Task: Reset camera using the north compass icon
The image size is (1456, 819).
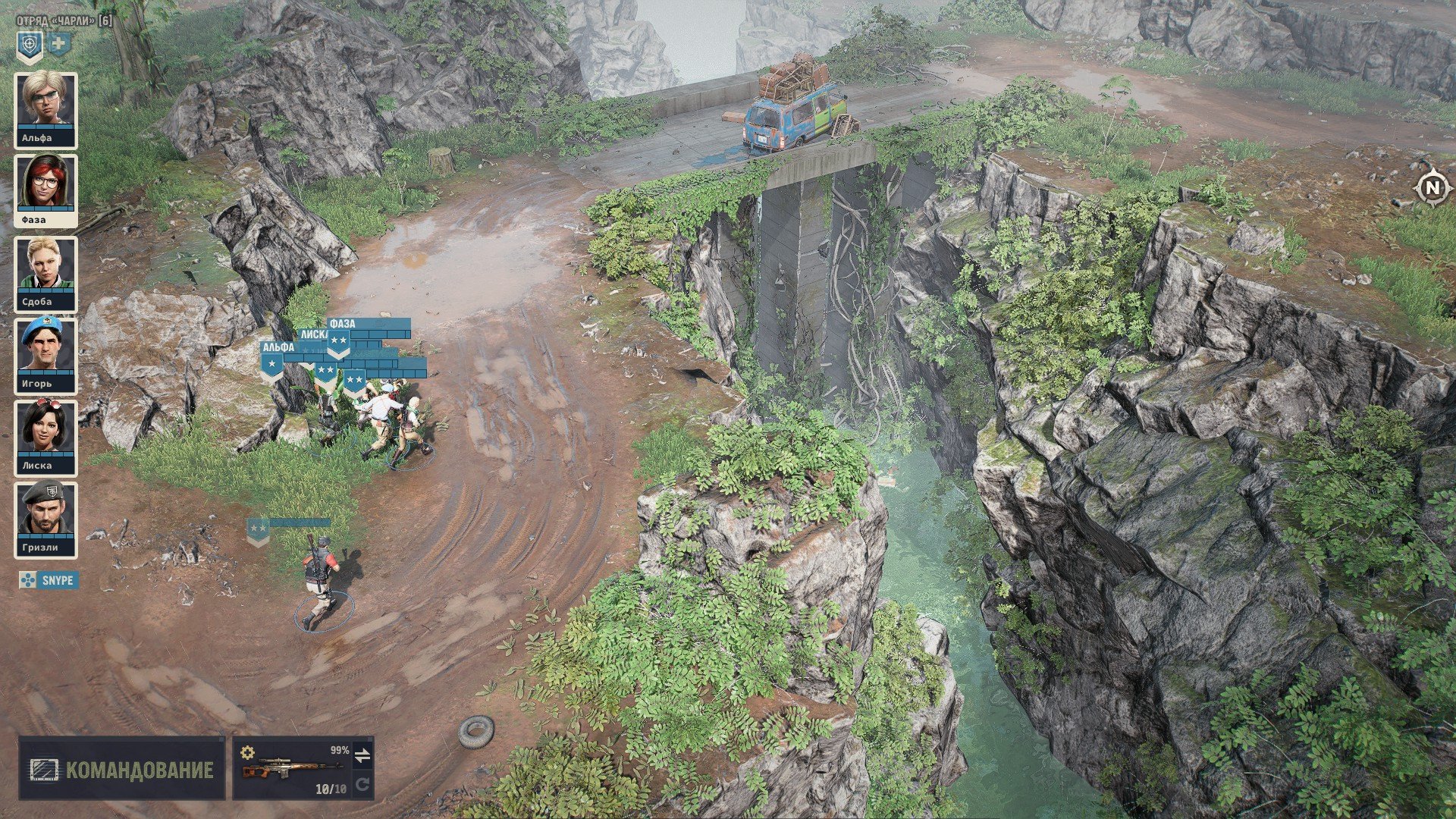Action: coord(1432,188)
